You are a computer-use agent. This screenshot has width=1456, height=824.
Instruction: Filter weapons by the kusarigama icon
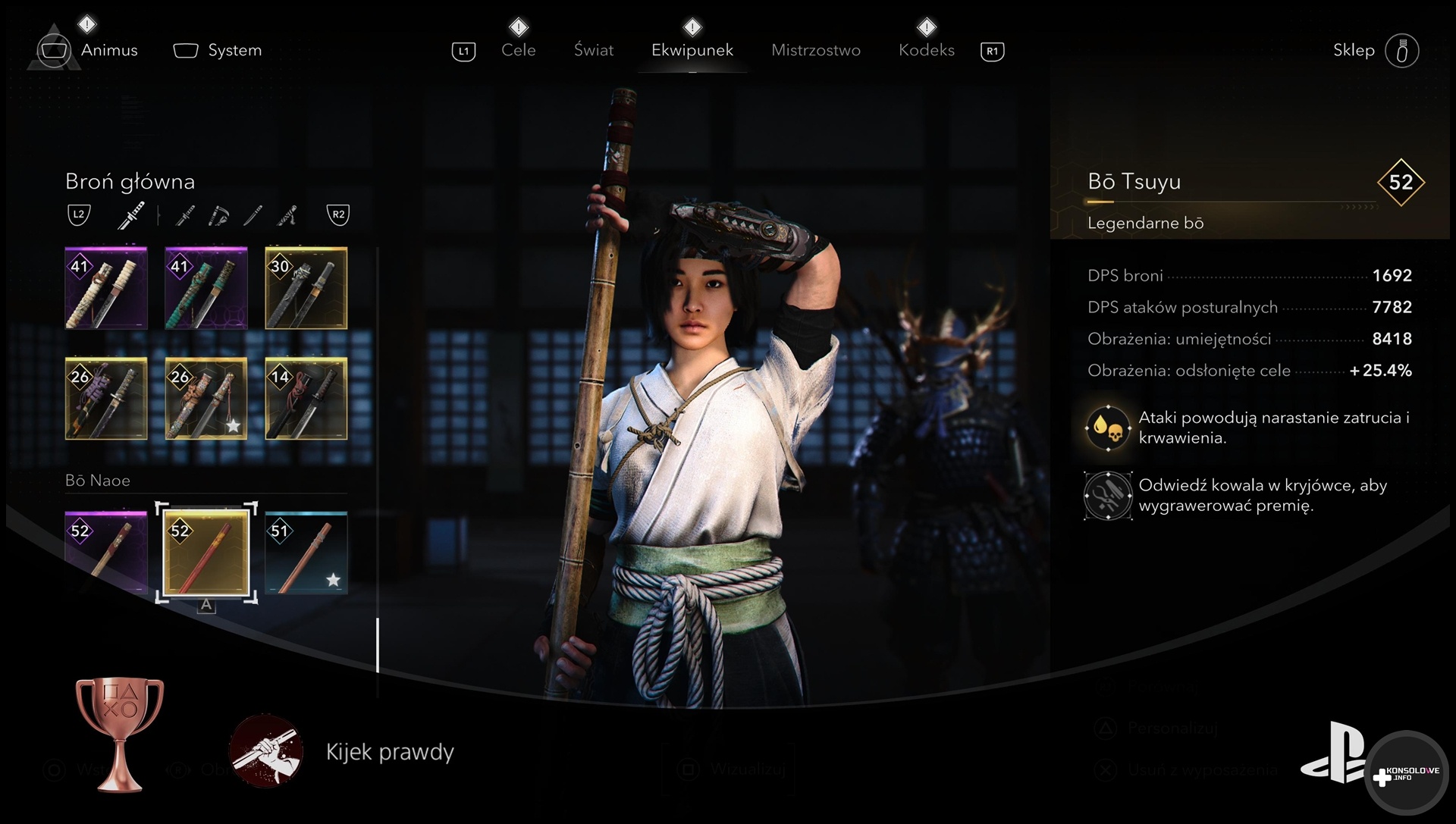point(218,216)
